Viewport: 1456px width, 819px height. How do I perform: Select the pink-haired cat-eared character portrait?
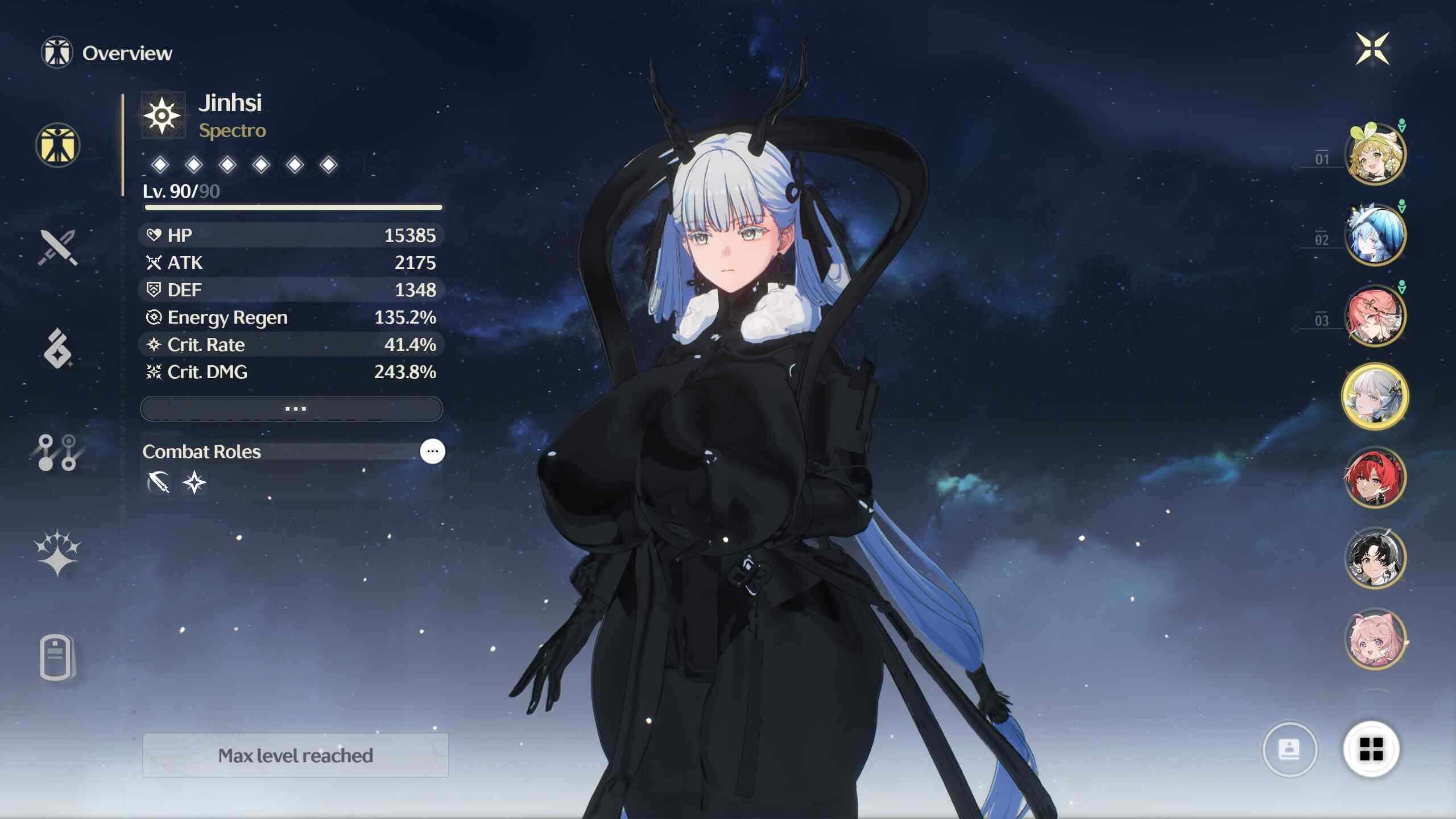click(x=1375, y=639)
